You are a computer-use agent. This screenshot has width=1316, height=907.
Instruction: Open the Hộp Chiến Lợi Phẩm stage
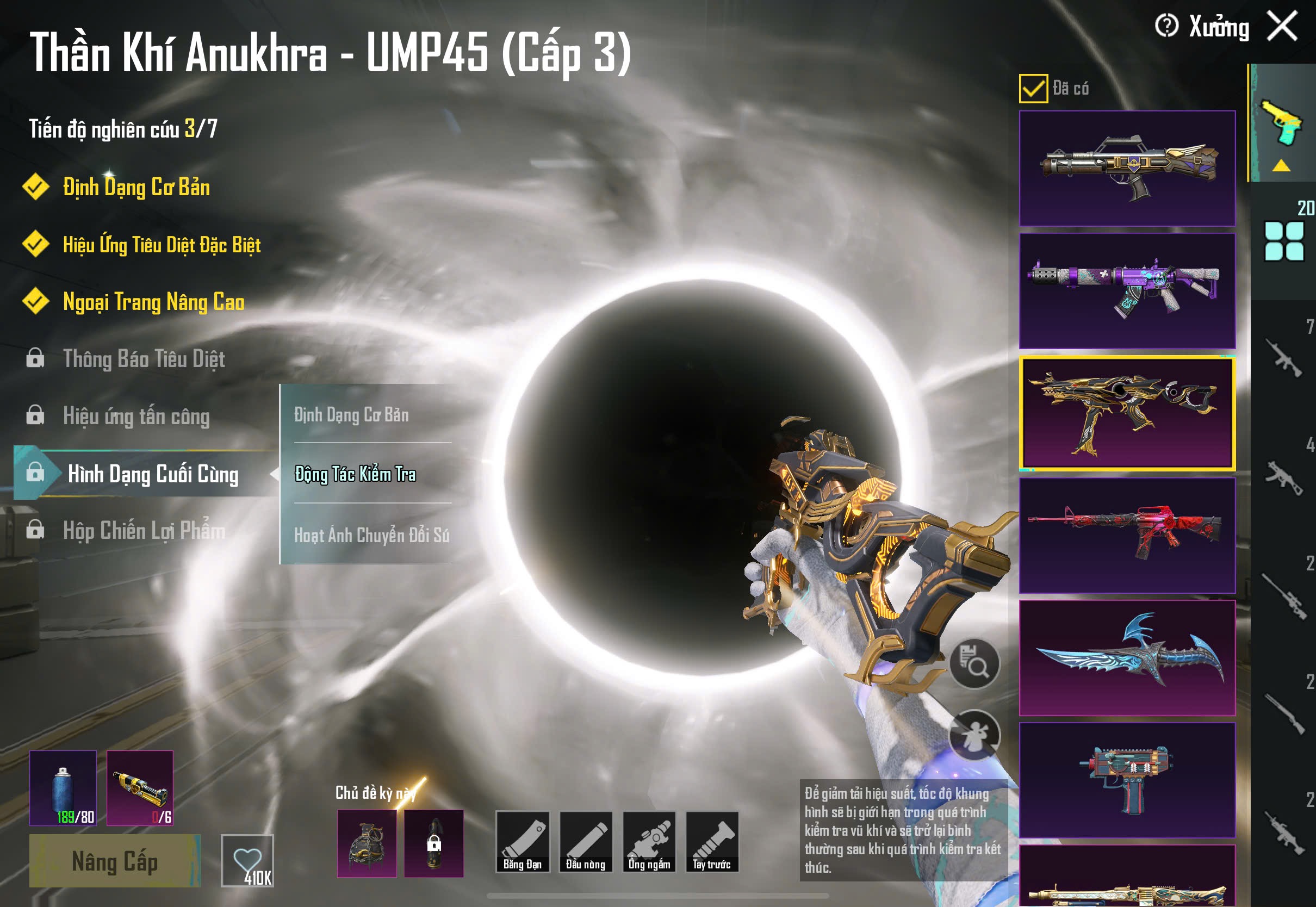pyautogui.click(x=143, y=531)
